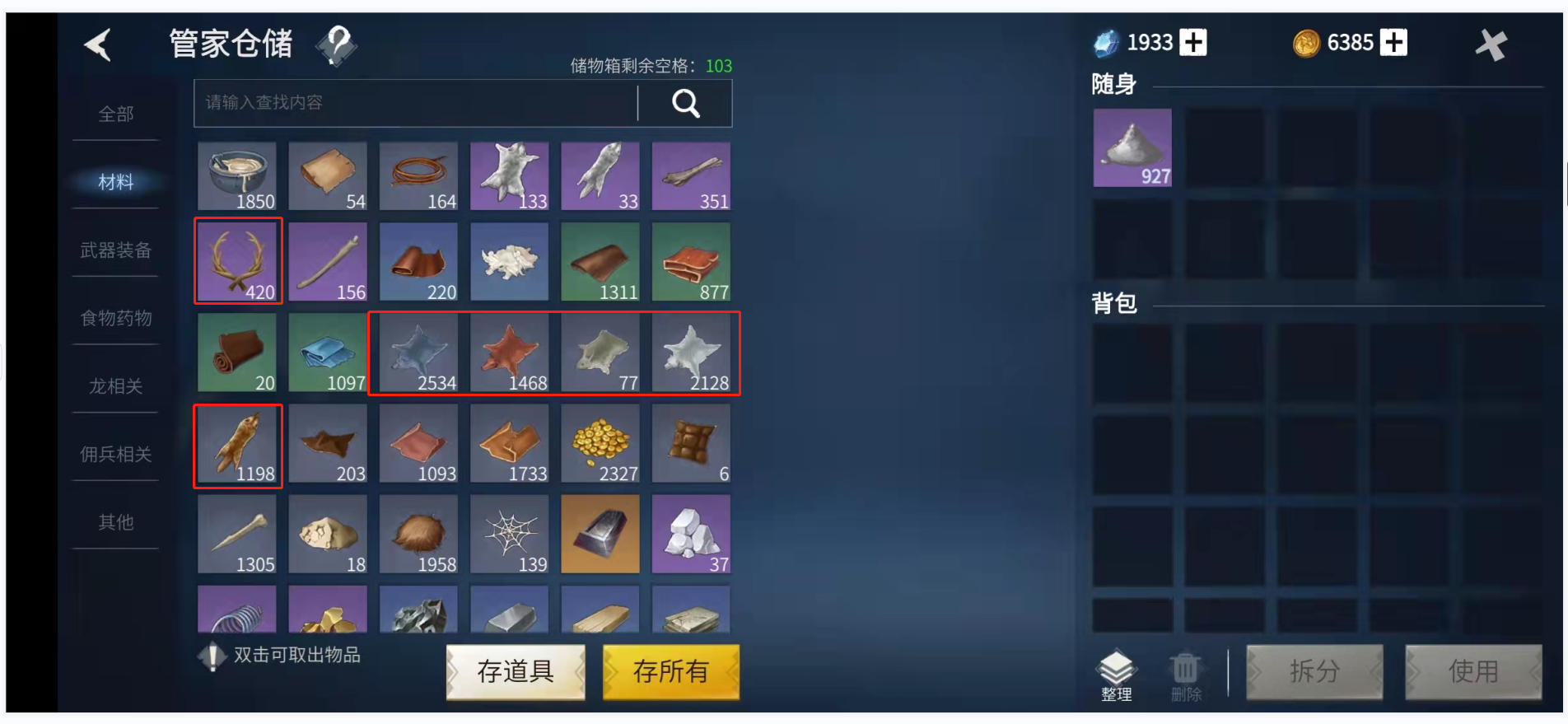Select the highlighted antlers item stack of 420
Image resolution: width=1568 pixels, height=724 pixels.
pyautogui.click(x=238, y=260)
